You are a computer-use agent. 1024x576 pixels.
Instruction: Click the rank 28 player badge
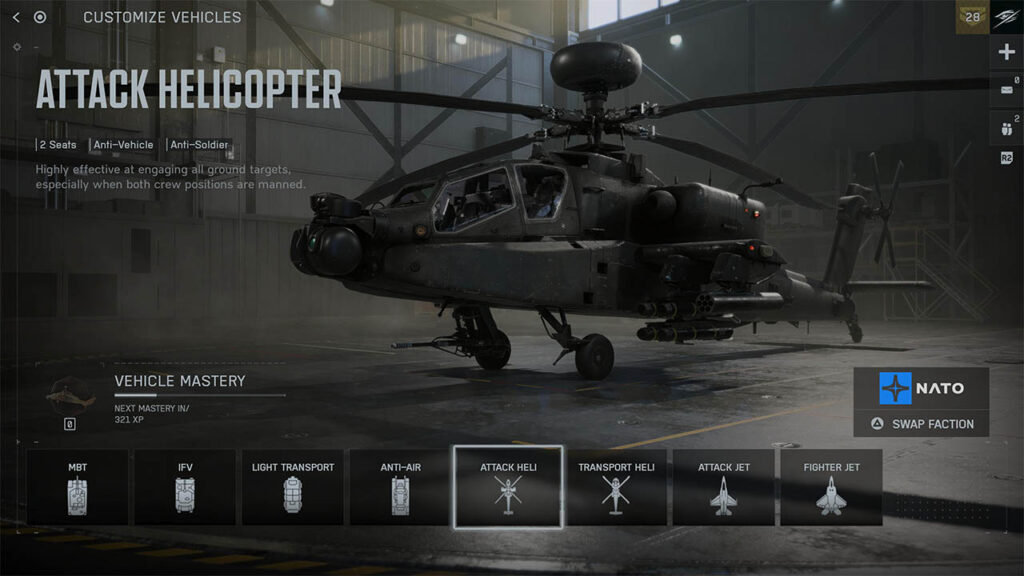point(972,17)
